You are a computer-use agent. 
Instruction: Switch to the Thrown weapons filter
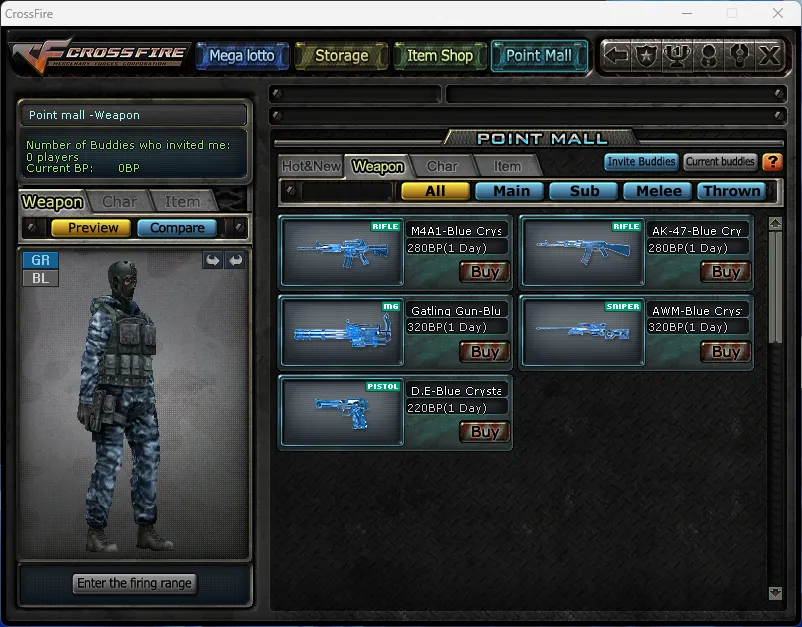(731, 191)
